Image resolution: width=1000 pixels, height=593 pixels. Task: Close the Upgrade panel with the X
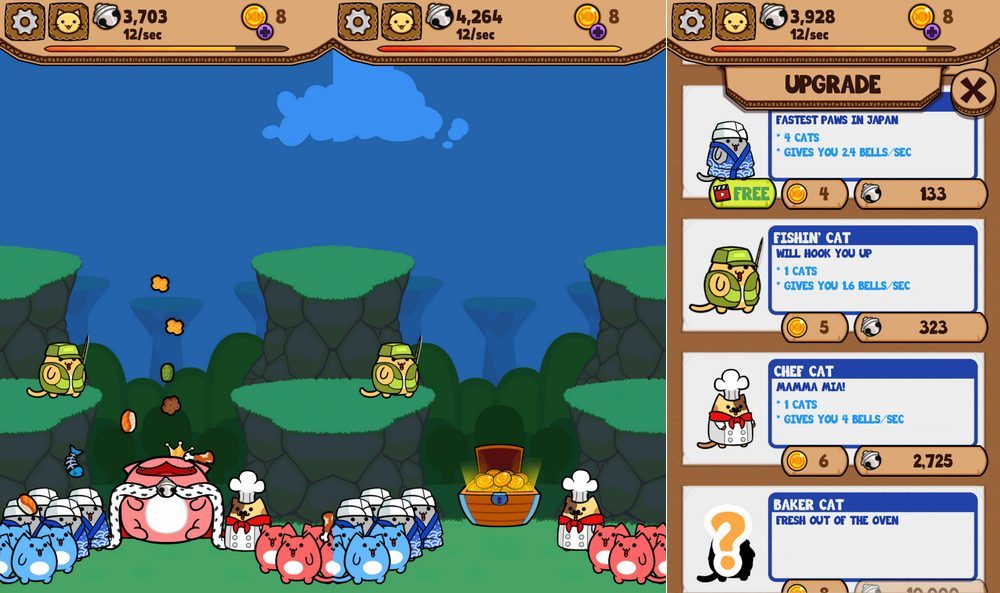pos(972,92)
